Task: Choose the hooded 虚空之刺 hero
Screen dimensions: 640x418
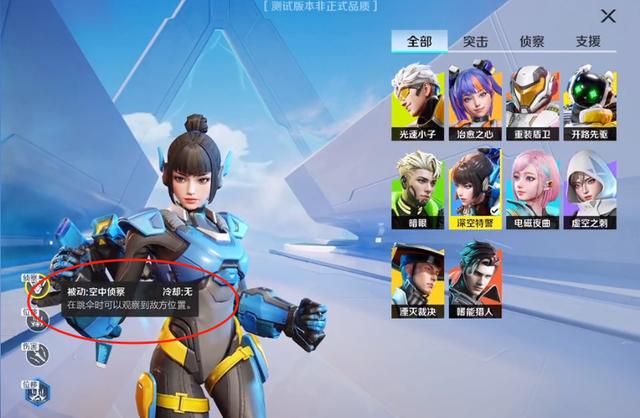Action: [x=590, y=187]
